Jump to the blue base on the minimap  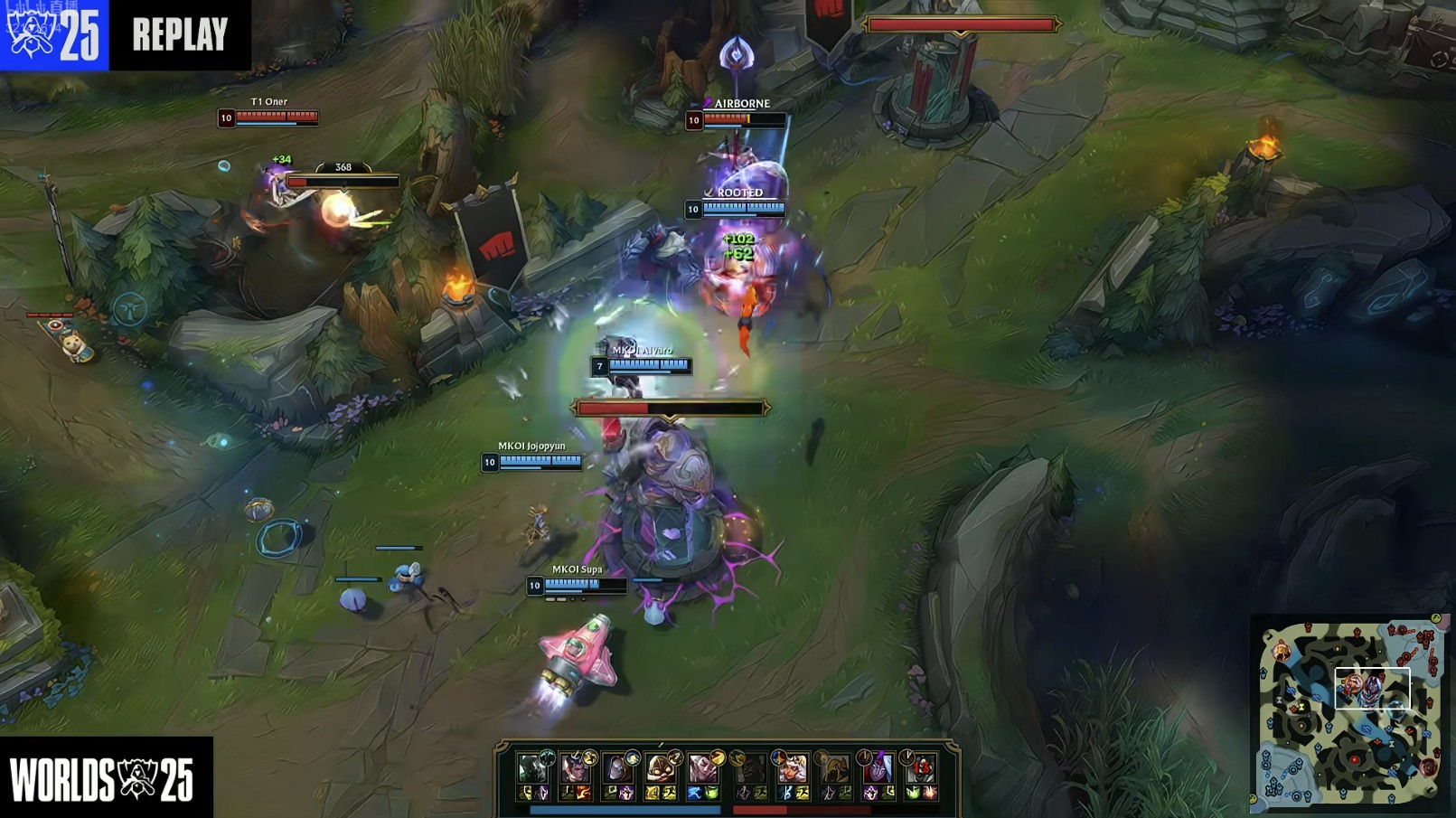pyautogui.click(x=1272, y=786)
